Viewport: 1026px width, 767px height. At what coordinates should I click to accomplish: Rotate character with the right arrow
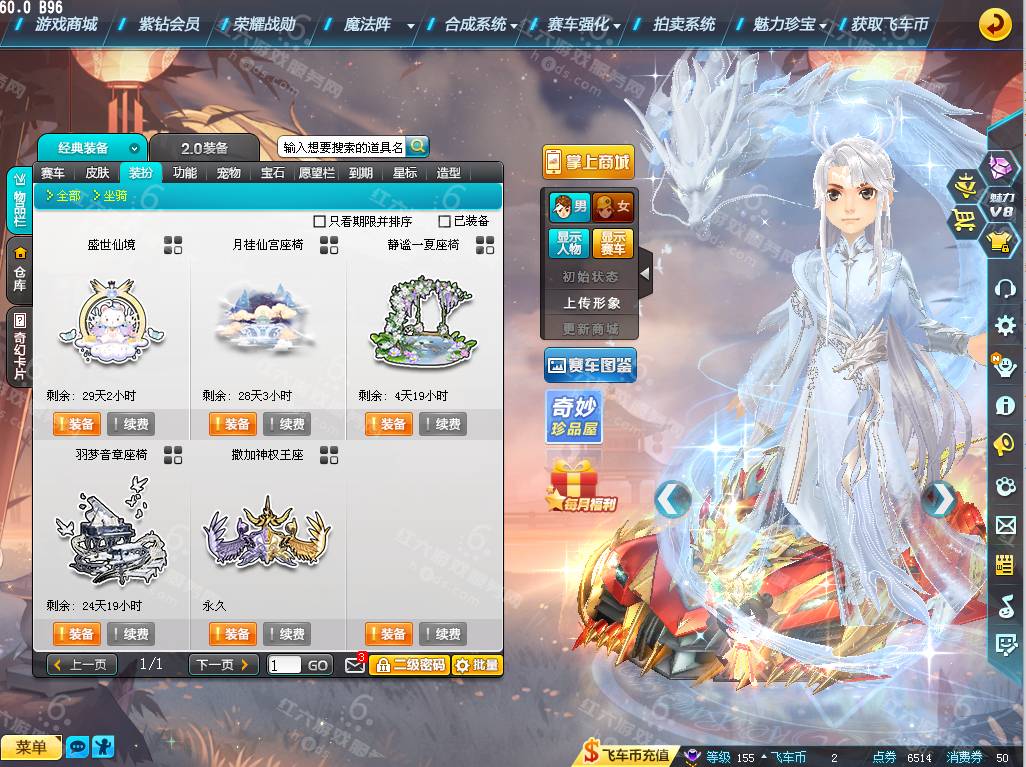tap(938, 499)
